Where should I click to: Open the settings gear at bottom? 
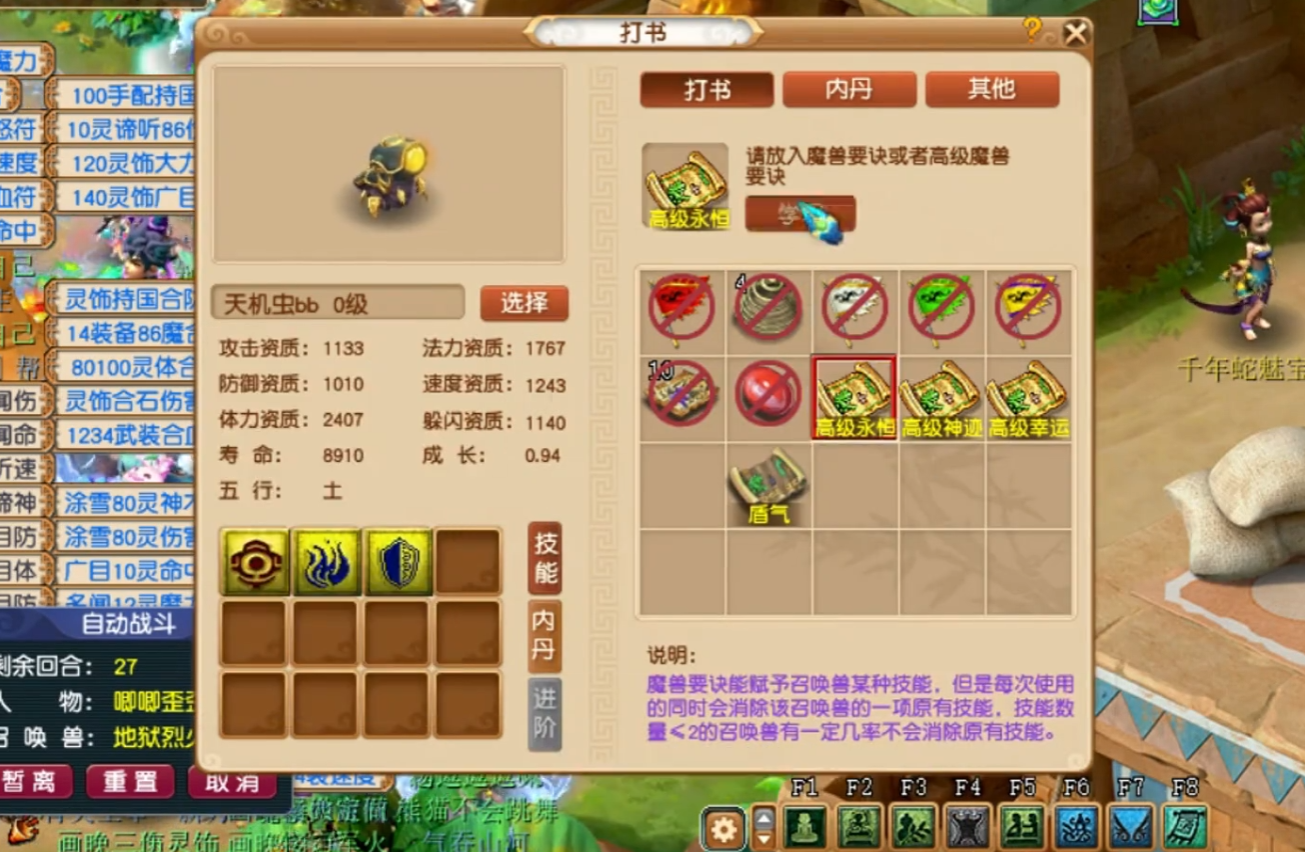(x=722, y=828)
